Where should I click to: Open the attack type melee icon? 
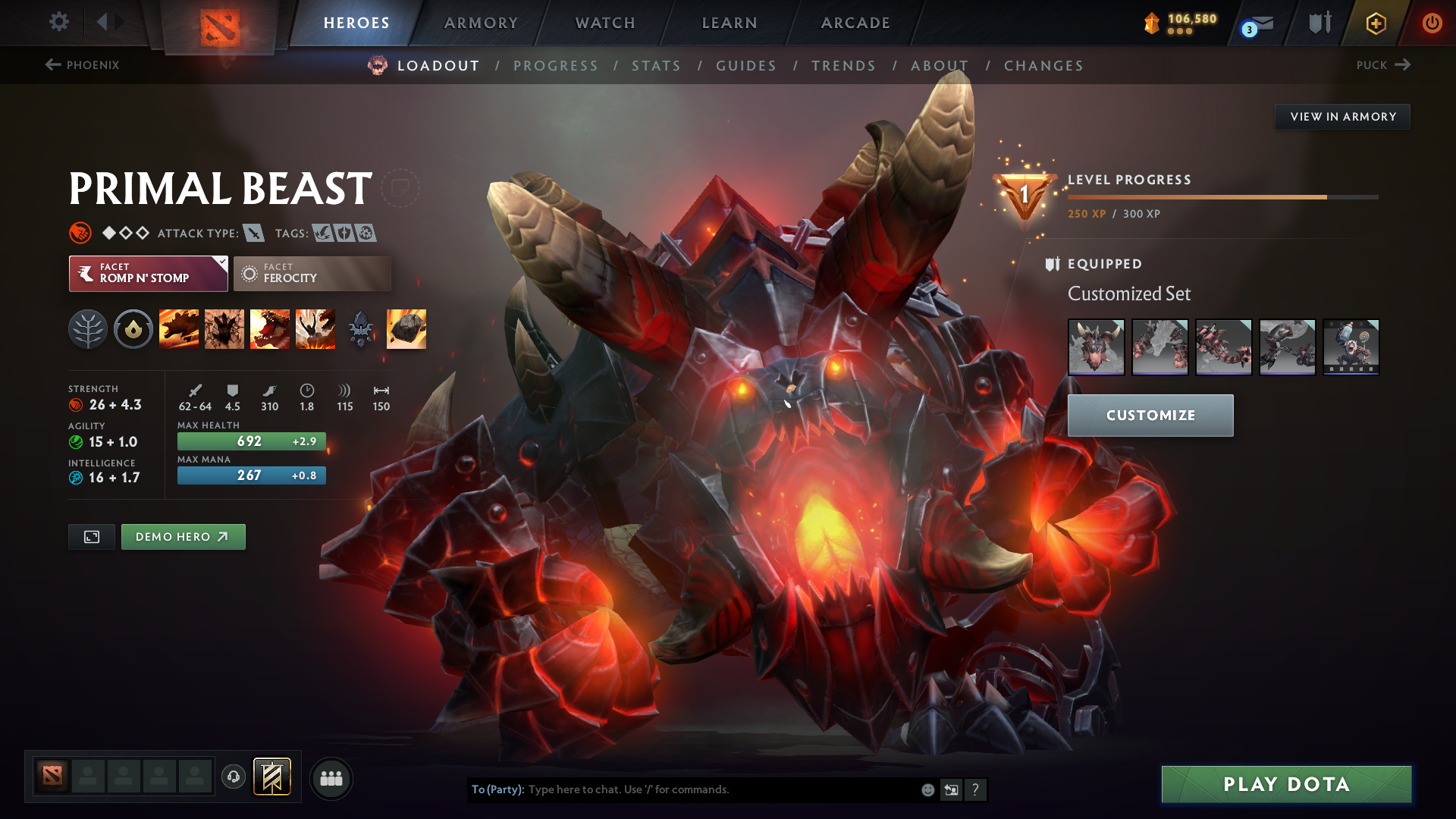pos(253,233)
